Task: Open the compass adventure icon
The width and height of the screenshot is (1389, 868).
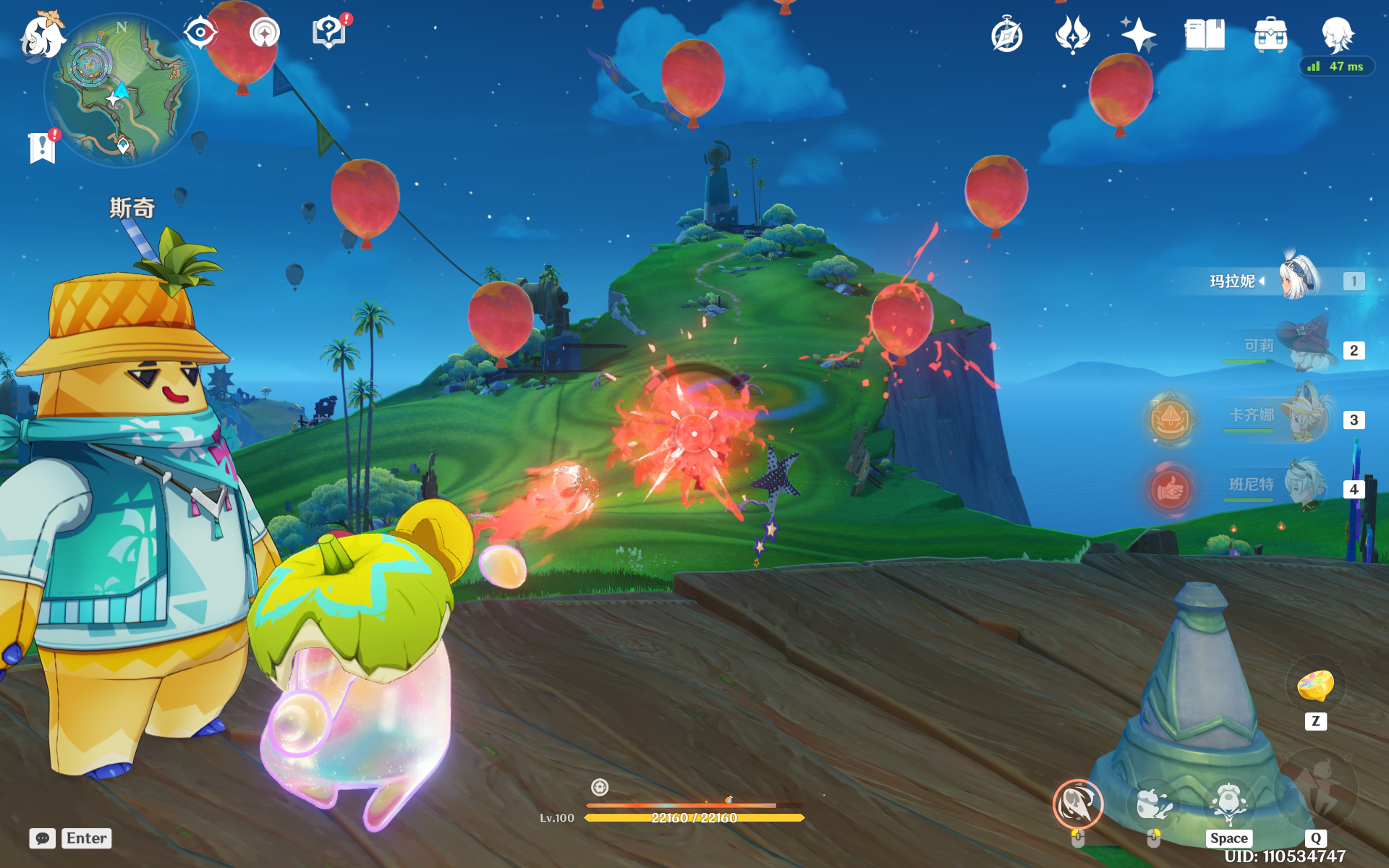Action: [x=1006, y=35]
